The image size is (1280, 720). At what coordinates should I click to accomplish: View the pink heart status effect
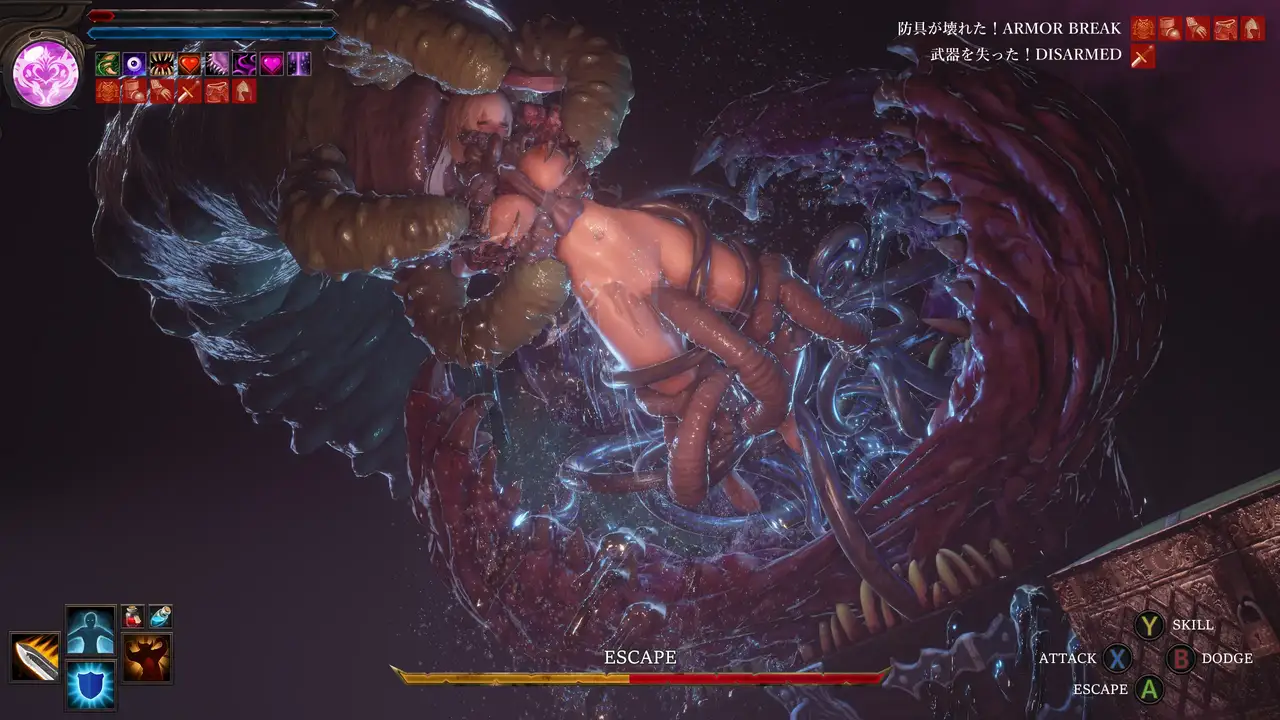[x=271, y=64]
